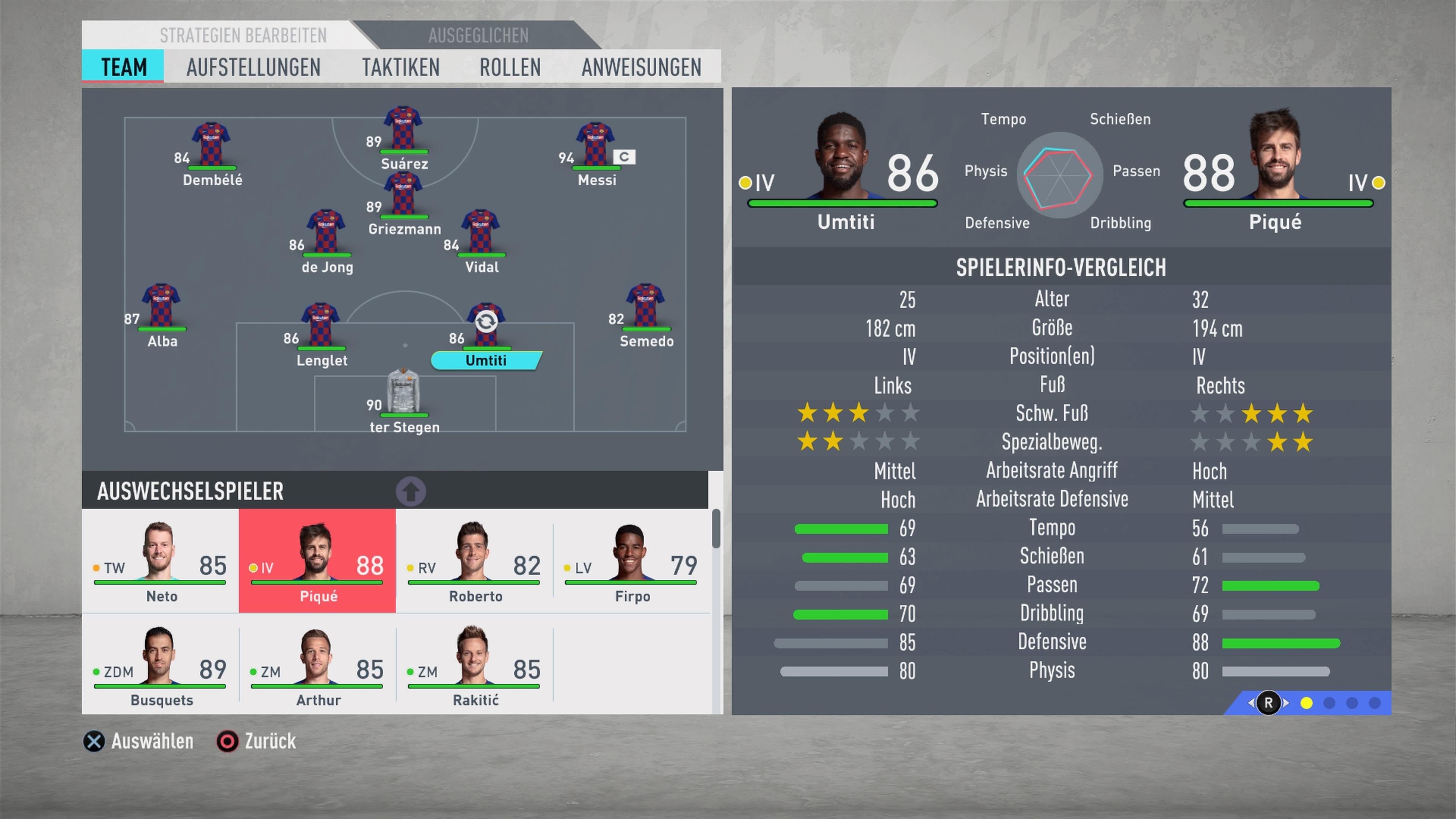The image size is (1456, 819).
Task: Choose Firpo from the bench
Action: 631,561
